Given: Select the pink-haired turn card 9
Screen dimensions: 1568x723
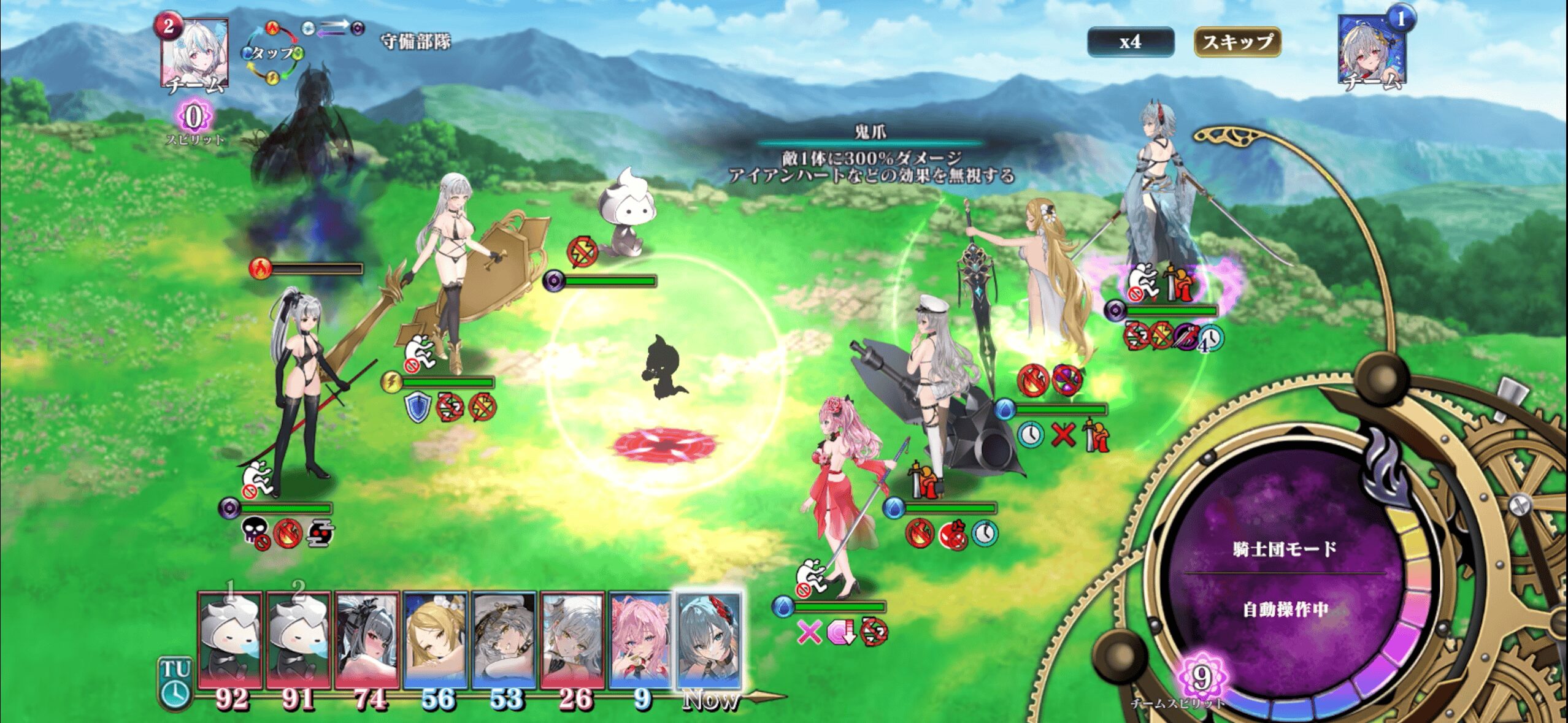Looking at the screenshot, I should coord(640,641).
